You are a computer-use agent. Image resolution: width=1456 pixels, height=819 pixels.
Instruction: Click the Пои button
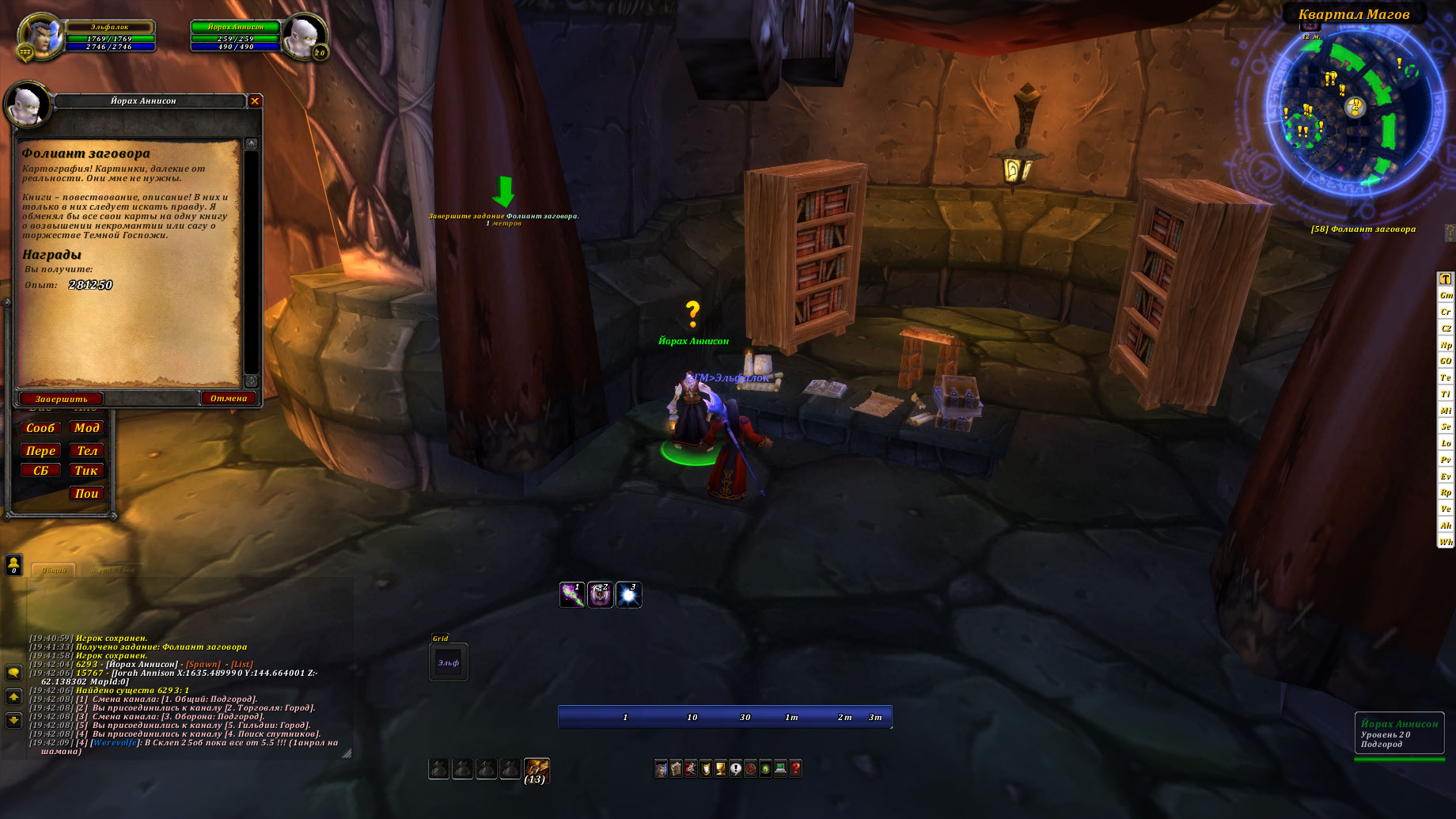86,494
